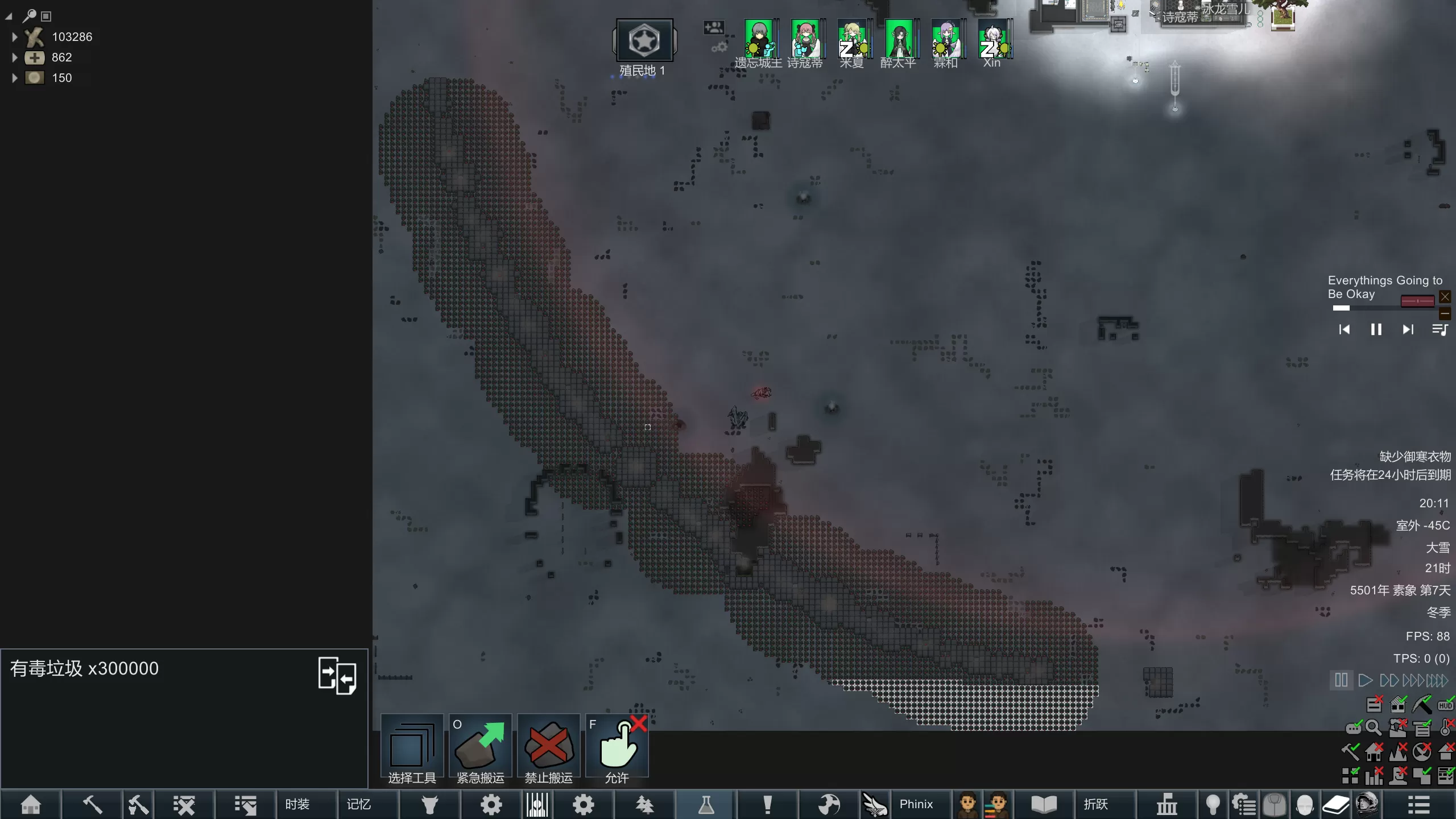Expand the 103286 resource category row

(x=15, y=37)
